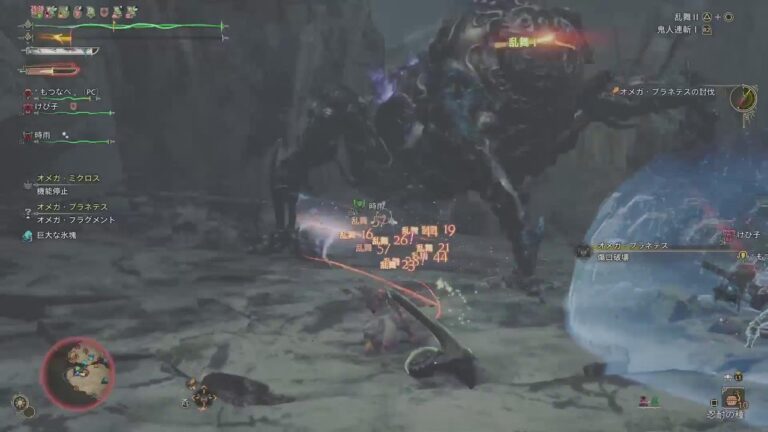Click the compass icon beside the minimap
The width and height of the screenshot is (768, 432).
[x=20, y=402]
